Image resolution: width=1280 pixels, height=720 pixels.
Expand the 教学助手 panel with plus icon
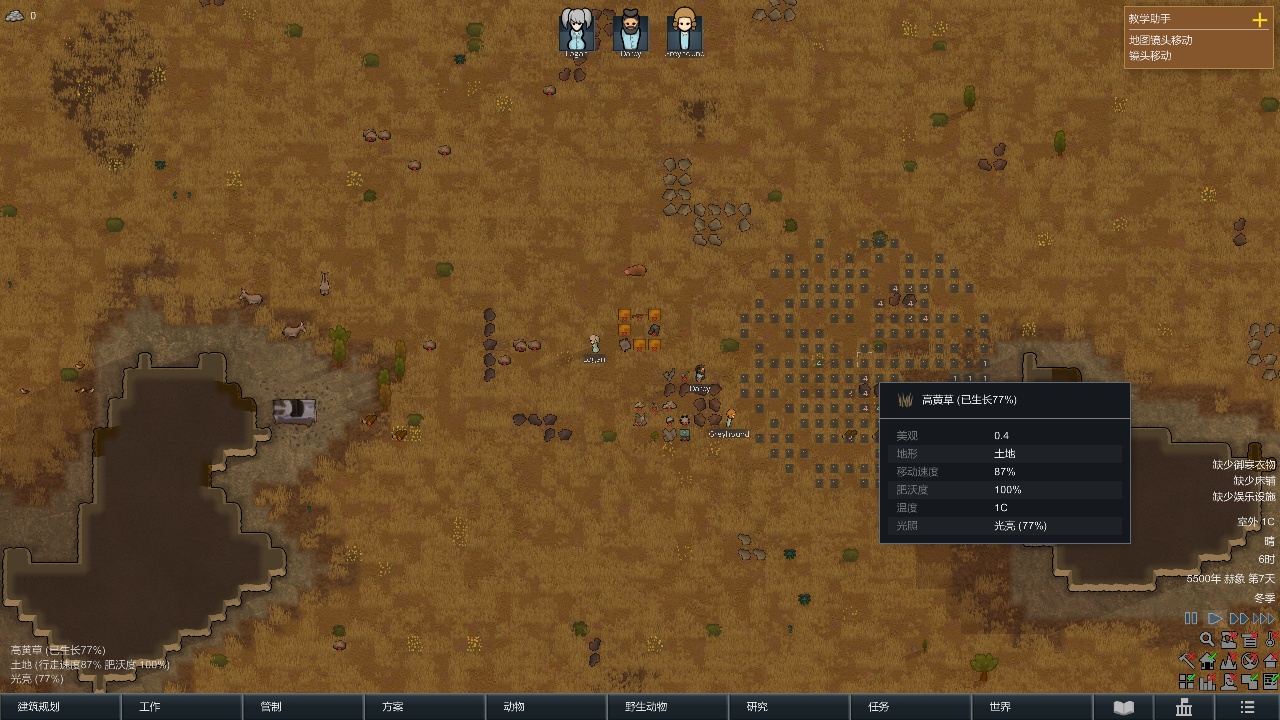click(x=1259, y=19)
